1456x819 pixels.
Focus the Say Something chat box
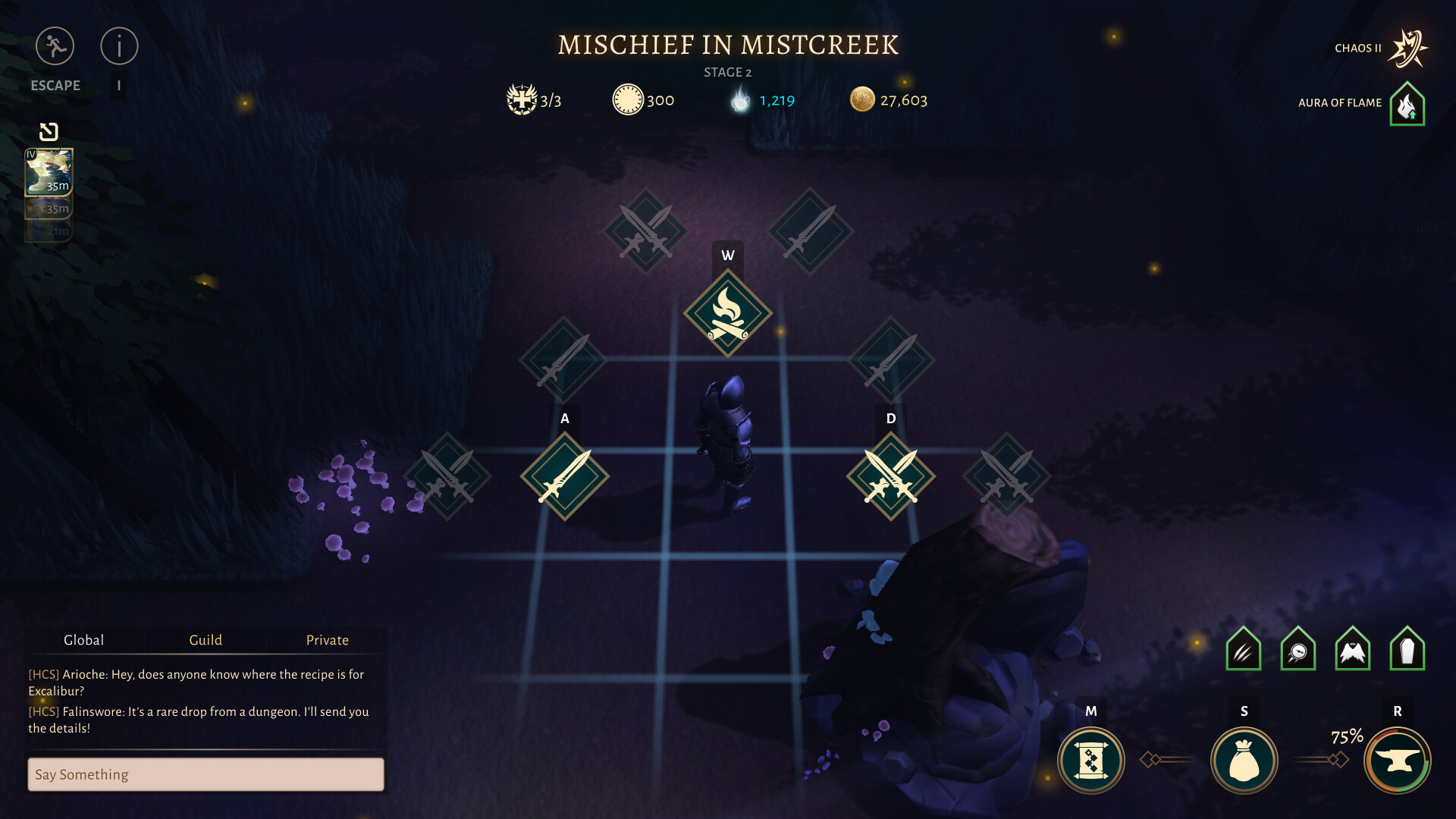206,774
